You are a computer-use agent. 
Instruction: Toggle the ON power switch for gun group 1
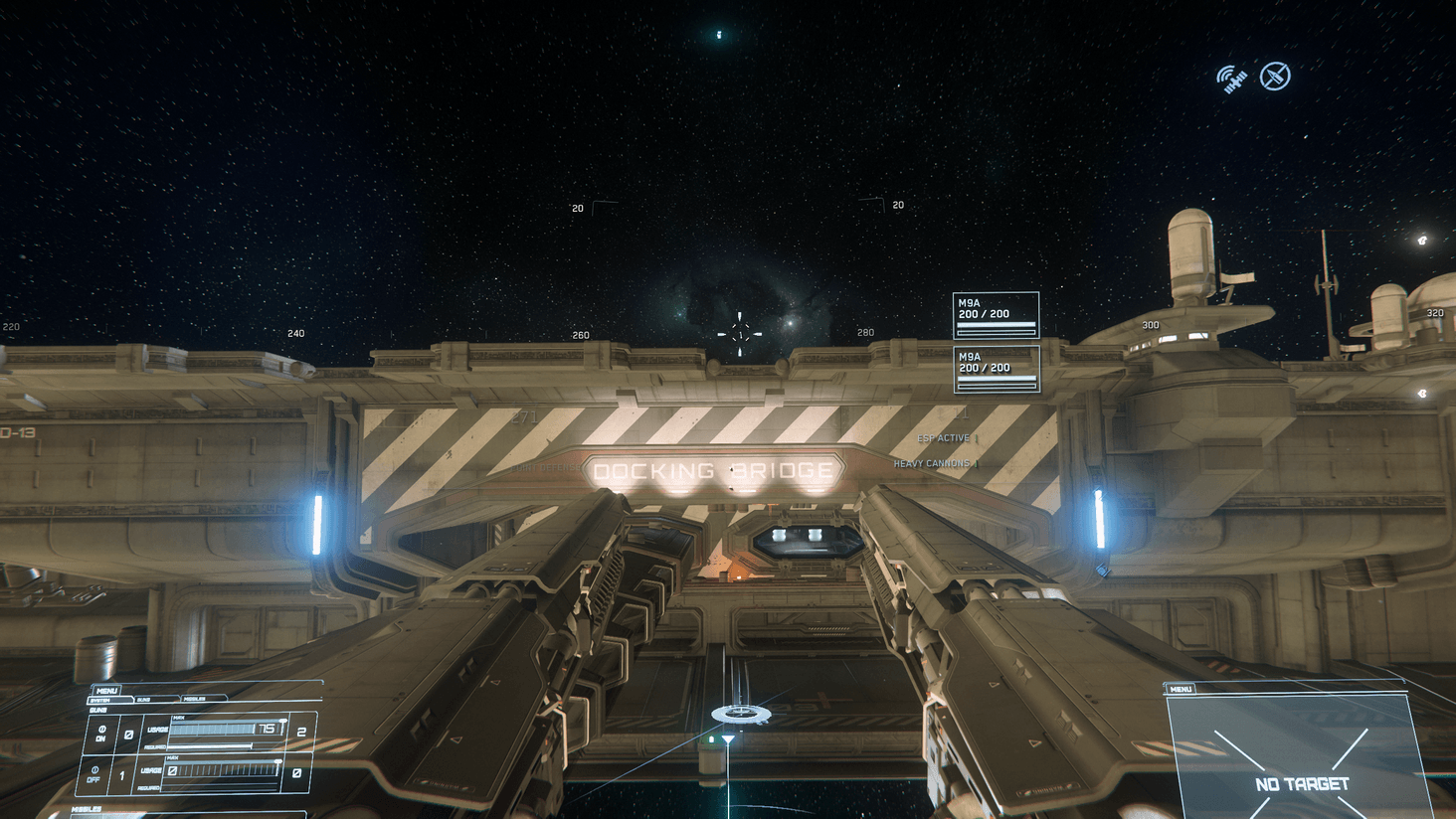coord(100,734)
